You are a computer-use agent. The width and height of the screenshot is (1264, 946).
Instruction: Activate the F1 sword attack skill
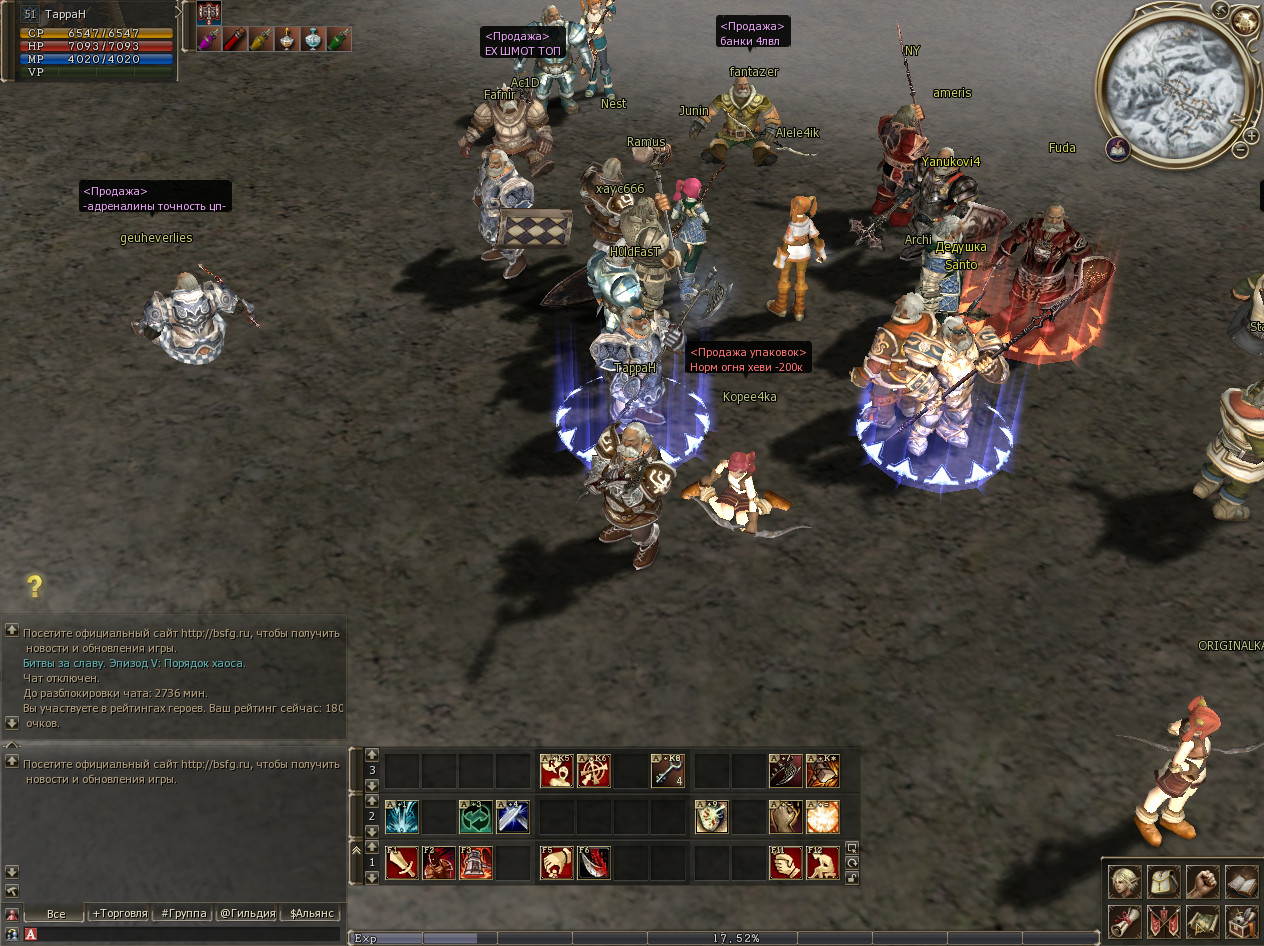(402, 862)
